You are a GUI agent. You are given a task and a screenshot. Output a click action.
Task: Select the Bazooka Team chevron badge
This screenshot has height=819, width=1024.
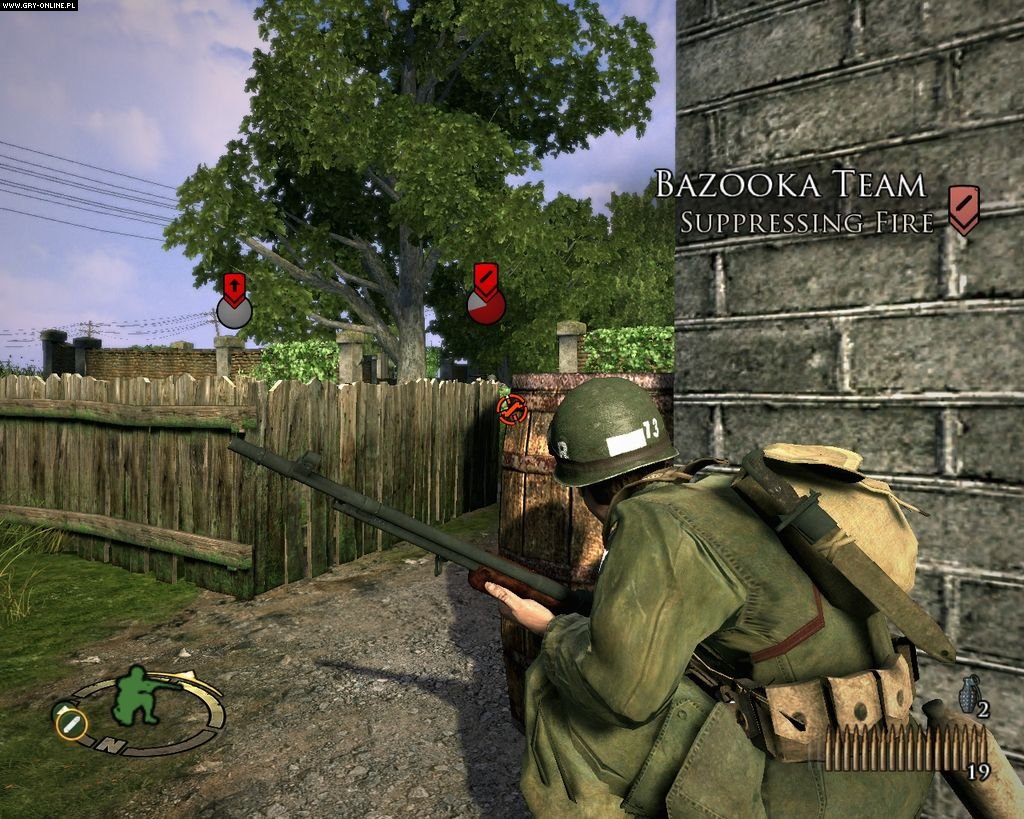(963, 209)
